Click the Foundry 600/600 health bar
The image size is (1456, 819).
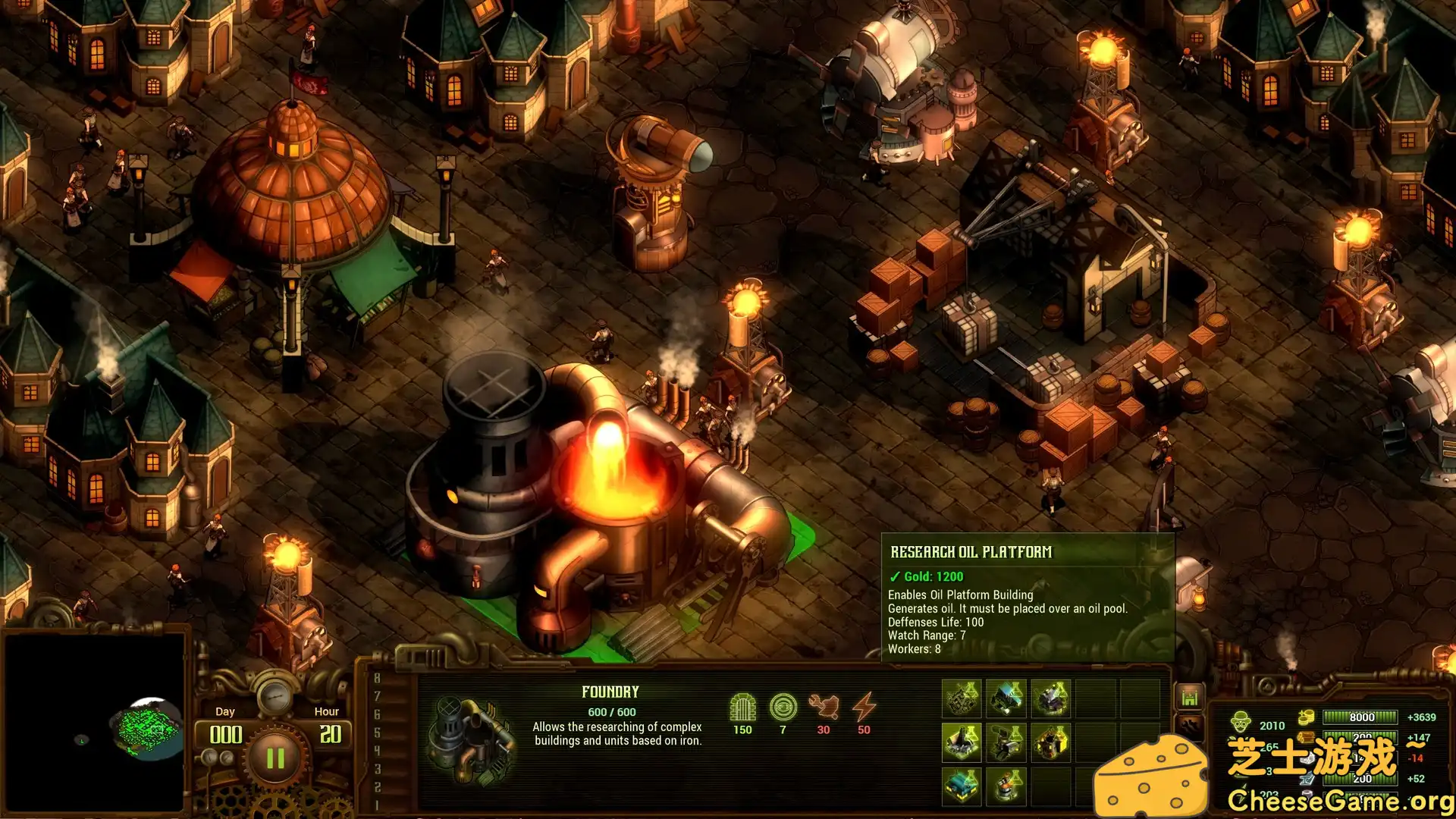pos(612,711)
